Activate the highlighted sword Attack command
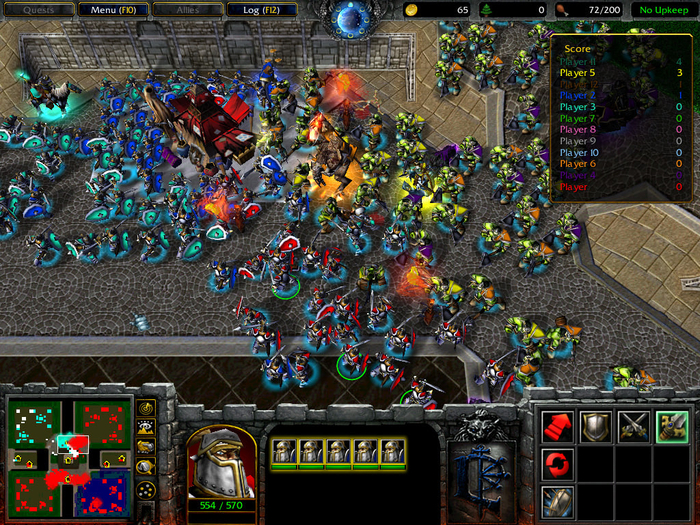Viewport: 700px width, 525px height. [671, 428]
